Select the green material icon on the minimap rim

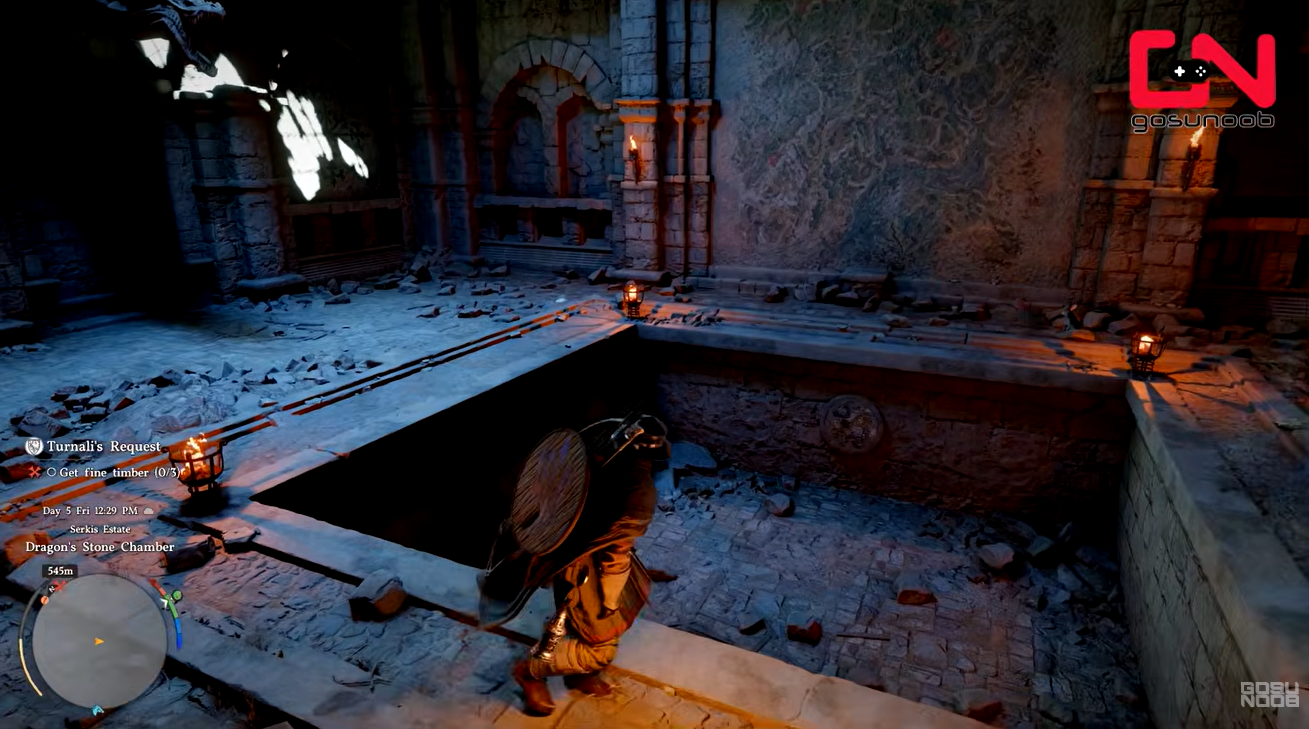click(176, 597)
